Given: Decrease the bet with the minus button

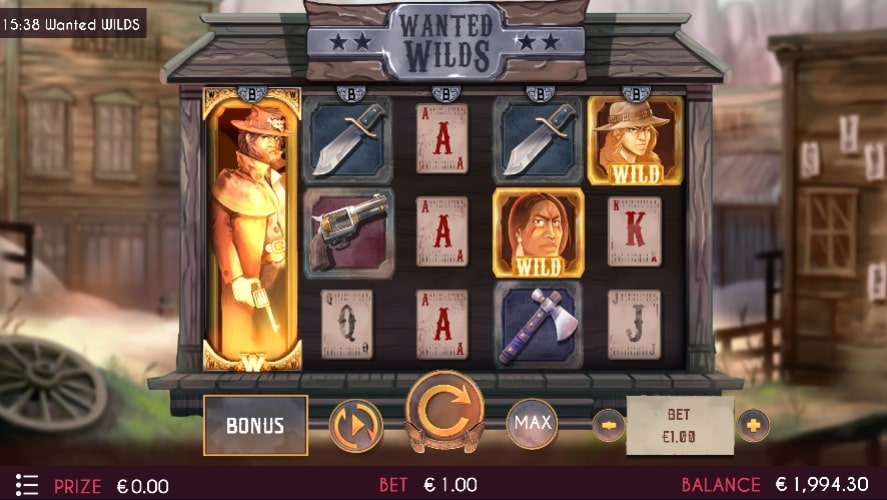Looking at the screenshot, I should 608,425.
